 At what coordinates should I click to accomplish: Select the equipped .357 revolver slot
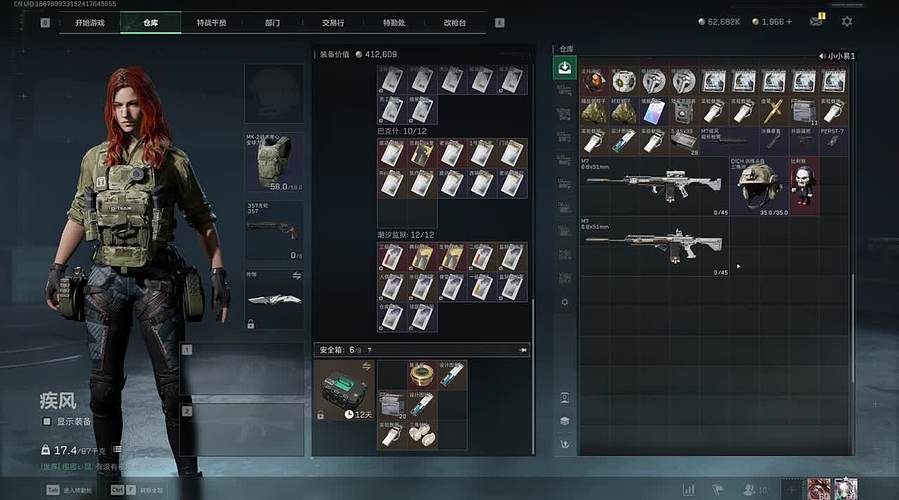click(x=274, y=229)
